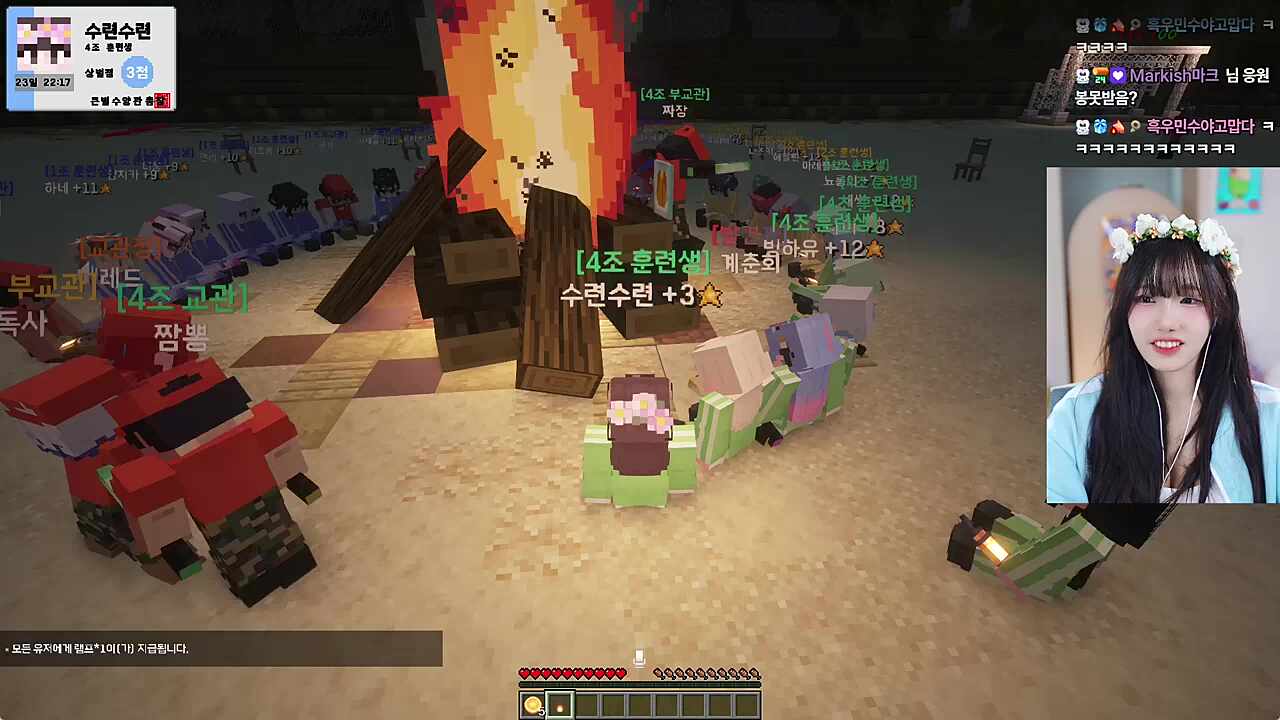Open Markish마크's chat username

tap(1172, 76)
